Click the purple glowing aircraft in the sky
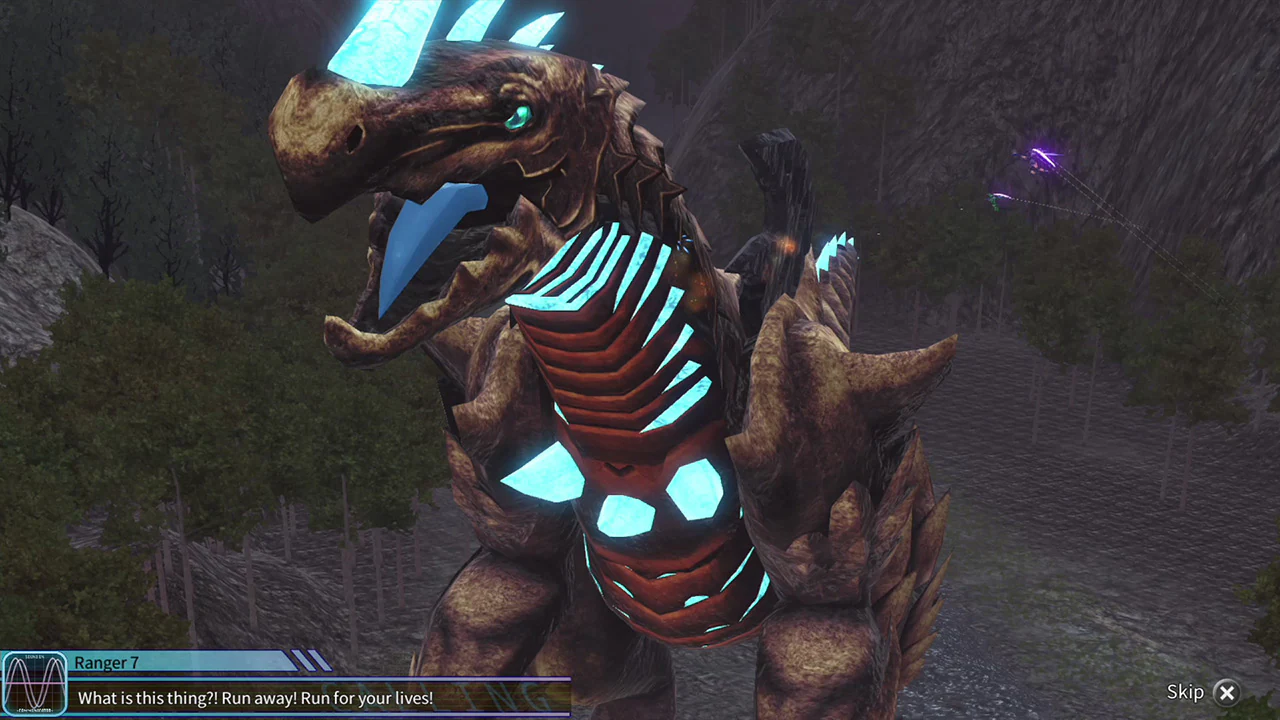This screenshot has height=720, width=1280. 1040,157
